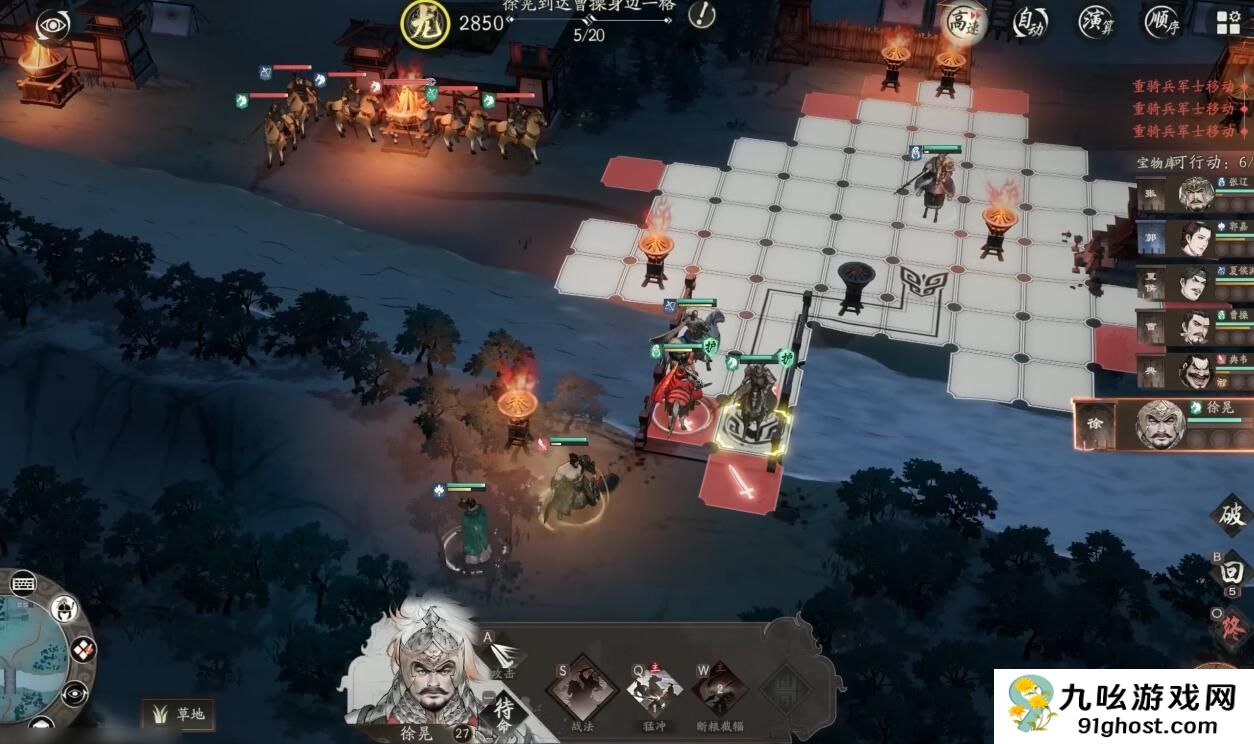1254x744 pixels.
Task: Click the 回 undo button
Action: pos(1231,572)
